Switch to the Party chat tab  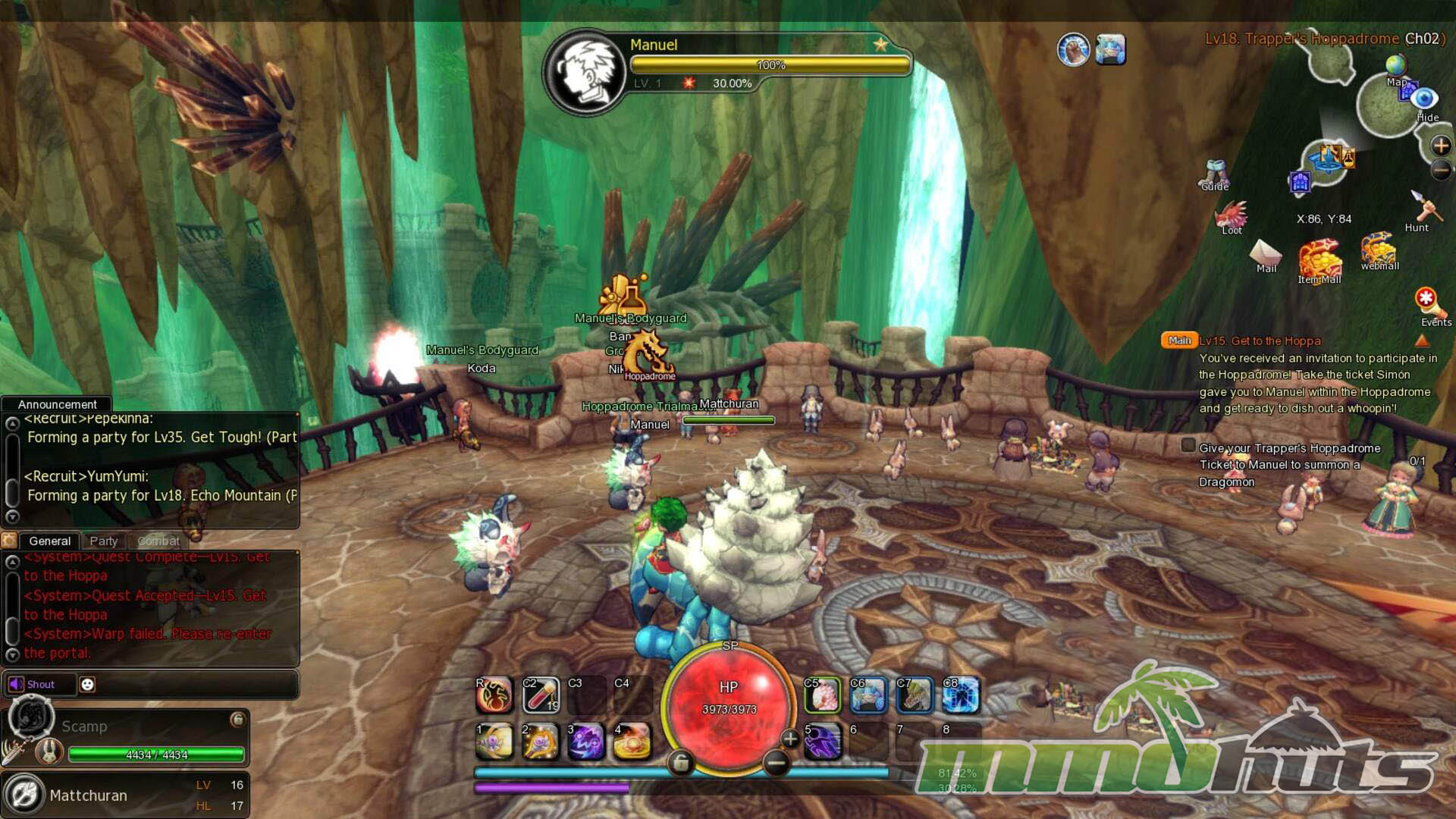(x=104, y=541)
